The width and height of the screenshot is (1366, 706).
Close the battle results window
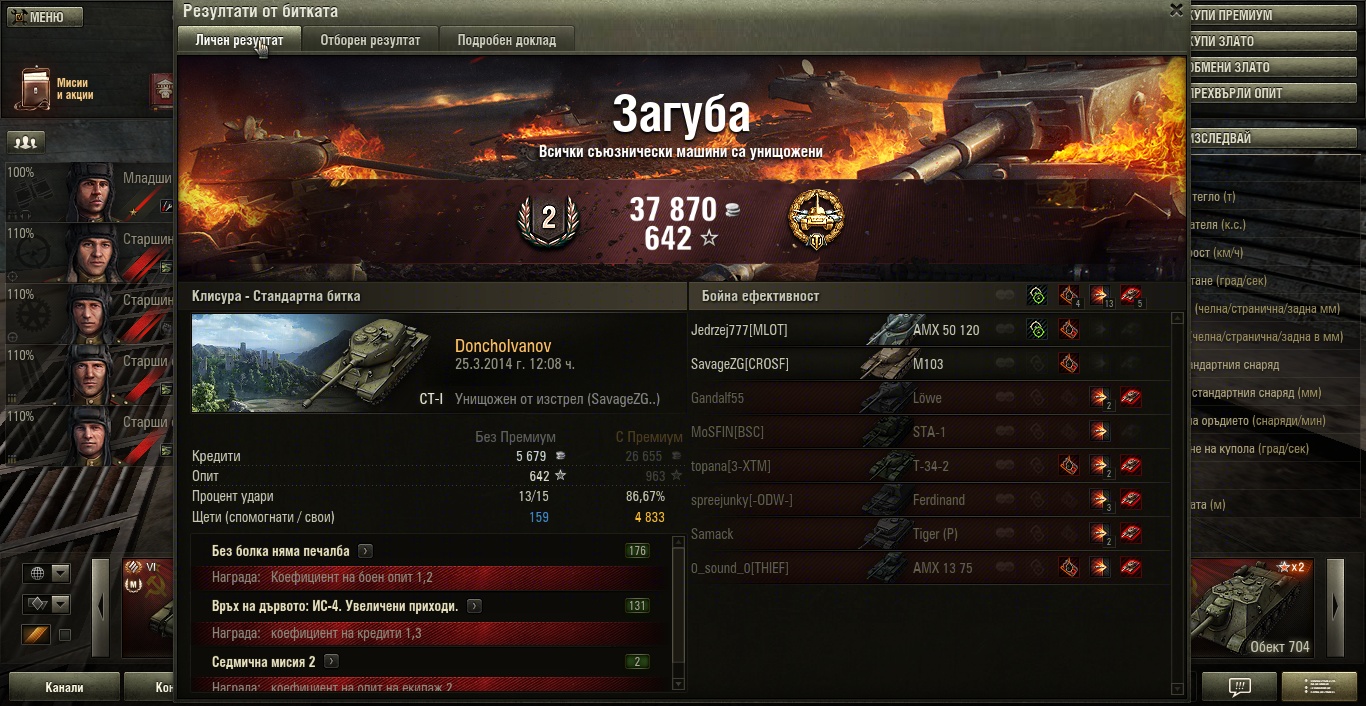[x=1176, y=10]
